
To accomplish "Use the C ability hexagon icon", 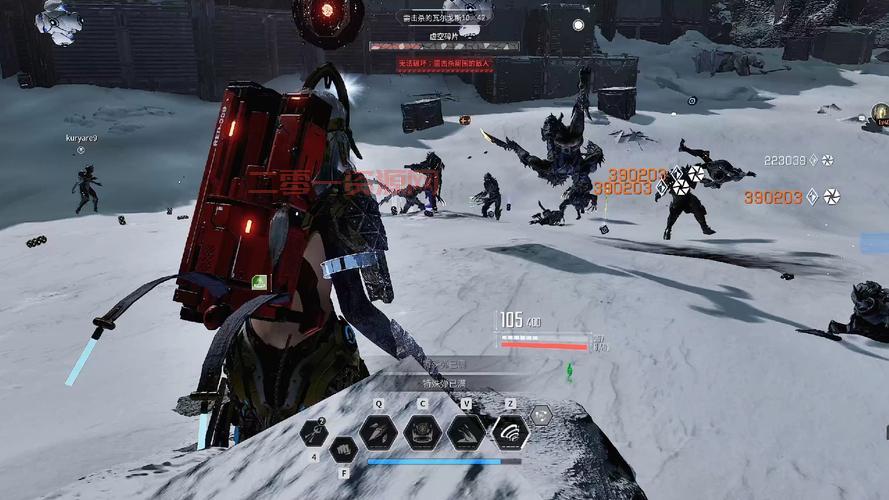I will pos(422,432).
